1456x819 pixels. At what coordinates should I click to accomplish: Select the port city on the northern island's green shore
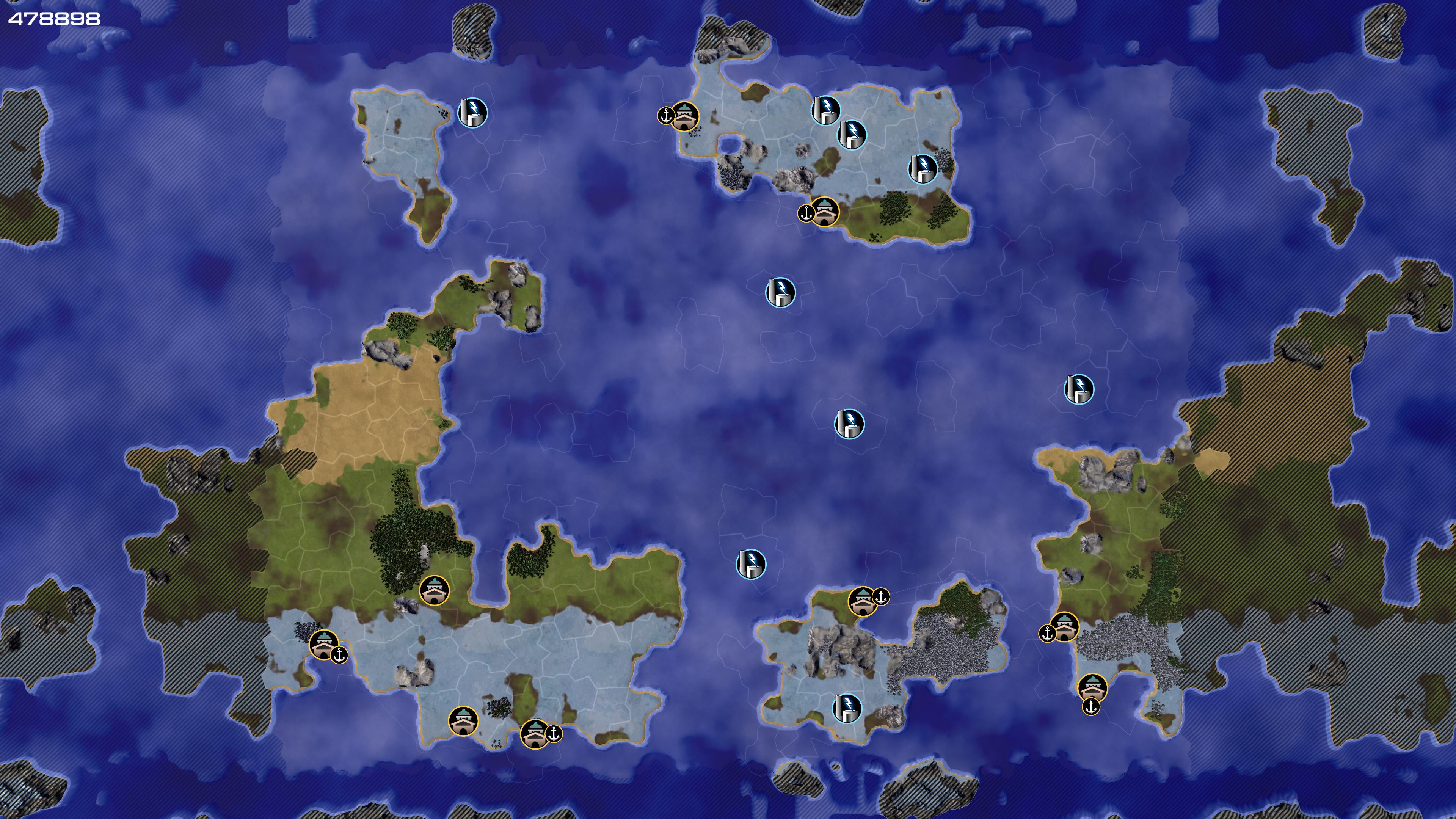click(x=825, y=212)
